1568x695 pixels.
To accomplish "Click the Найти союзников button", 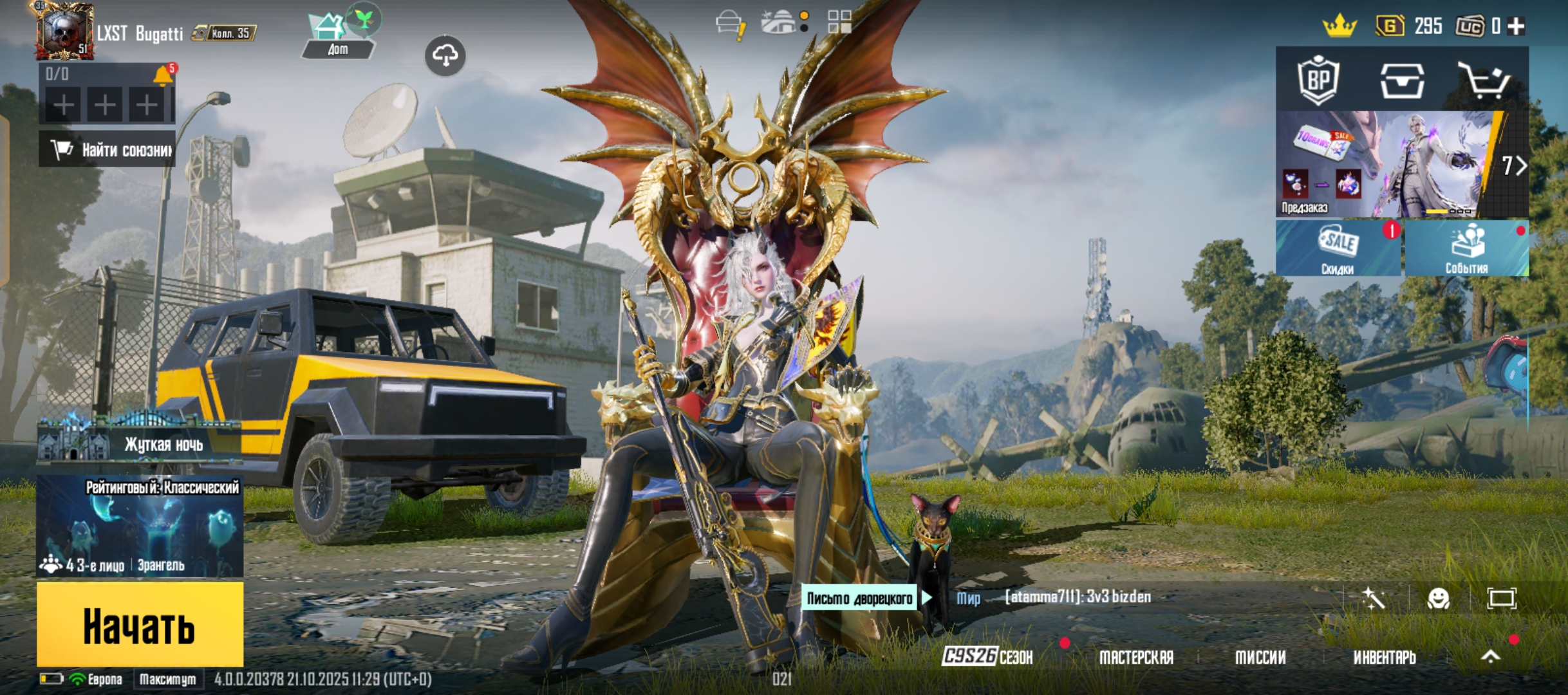I will coord(107,150).
